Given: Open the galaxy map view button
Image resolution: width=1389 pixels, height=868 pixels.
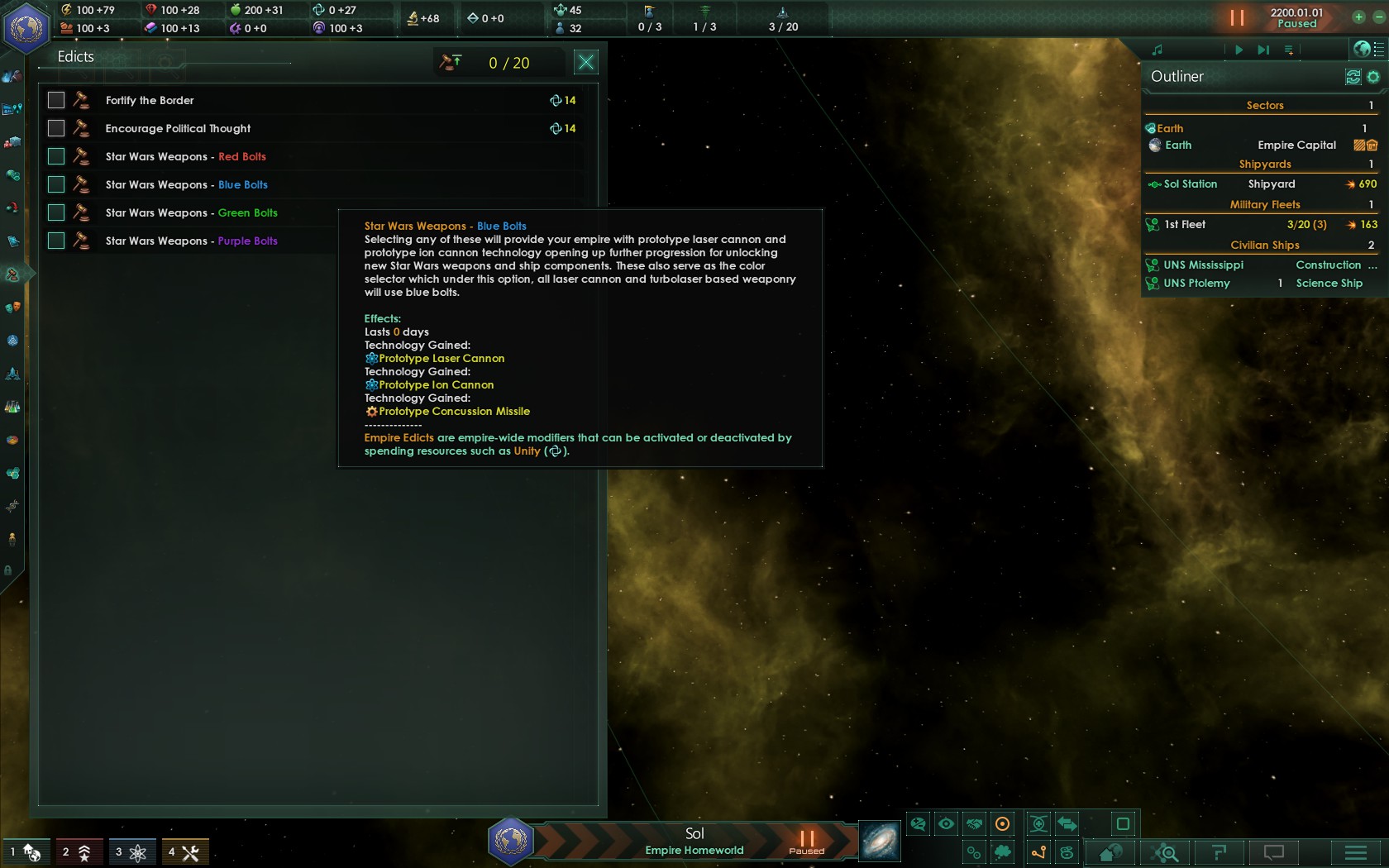Looking at the screenshot, I should click(880, 841).
